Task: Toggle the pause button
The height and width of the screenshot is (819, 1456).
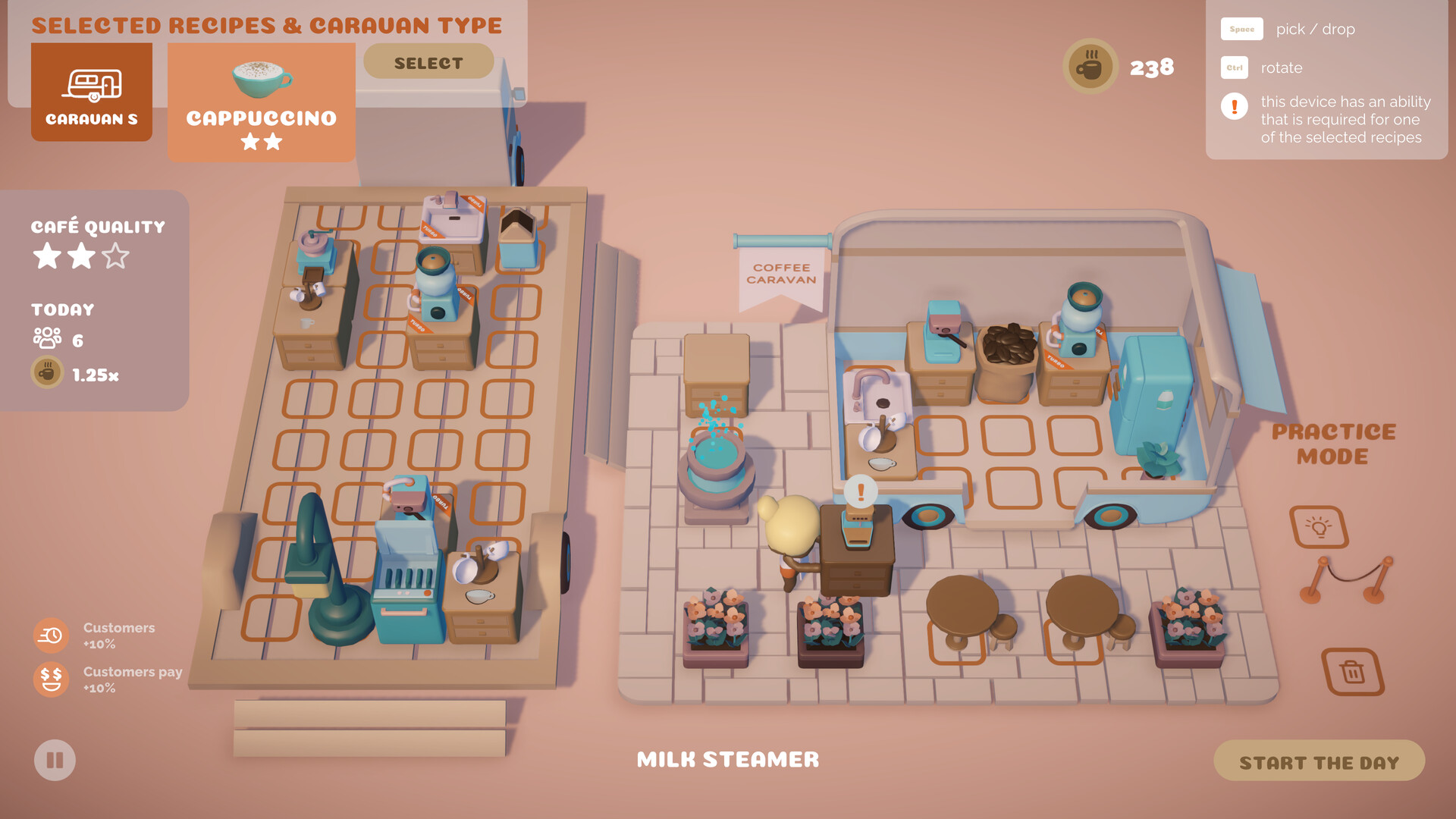Action: pos(54,761)
